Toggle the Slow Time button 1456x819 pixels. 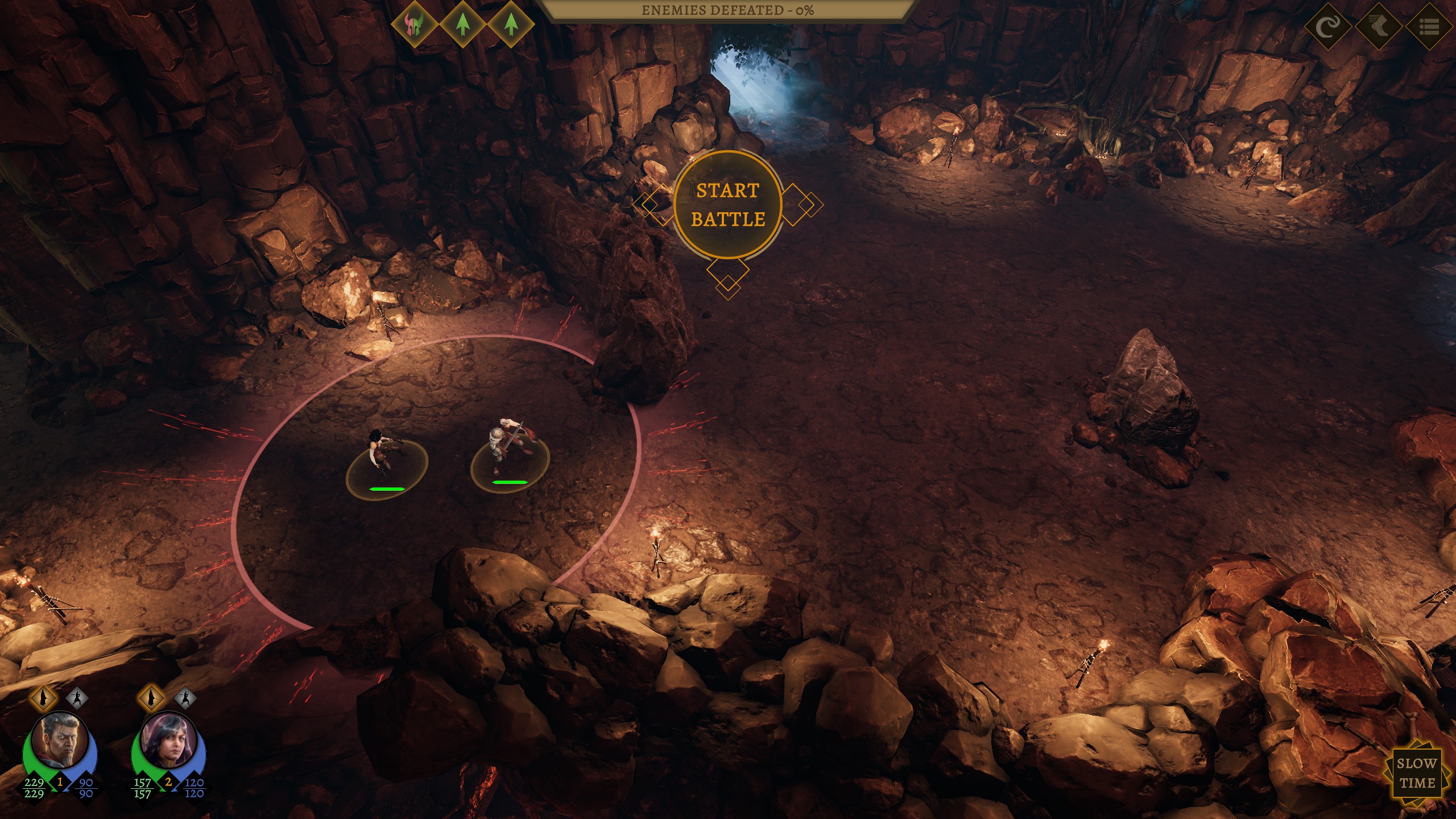coord(1416,773)
